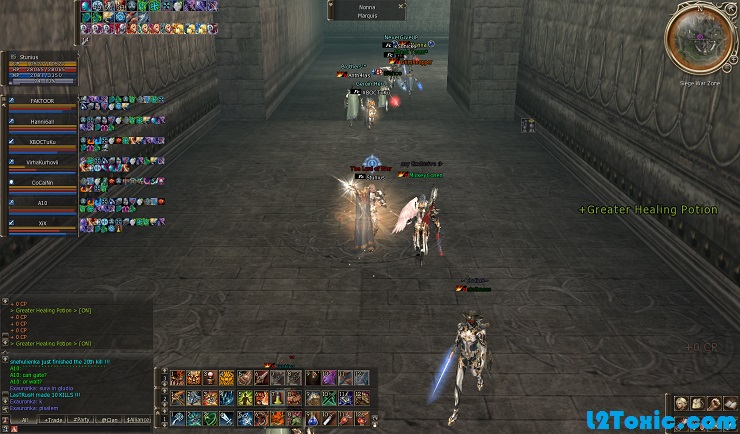The height and width of the screenshot is (434, 740).
Task: Select party member VirtaKurhovil
Action: (x=41, y=162)
